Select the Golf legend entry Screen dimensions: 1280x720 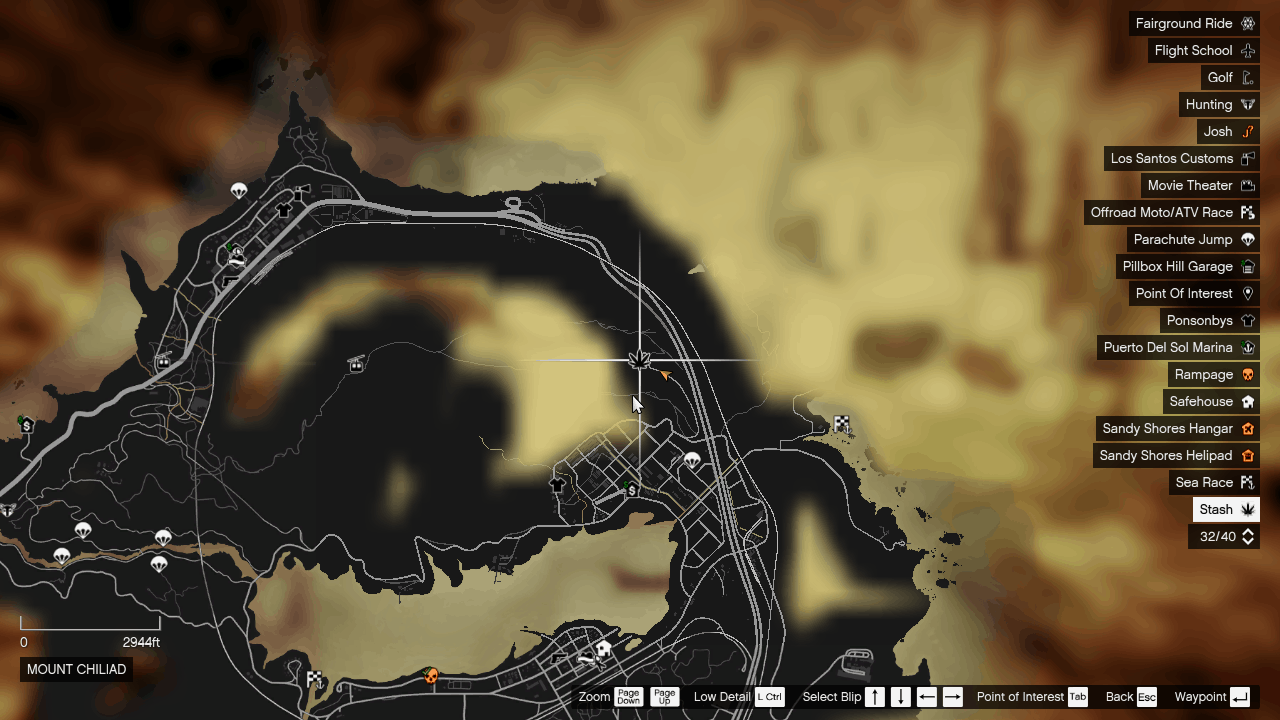(x=1230, y=77)
